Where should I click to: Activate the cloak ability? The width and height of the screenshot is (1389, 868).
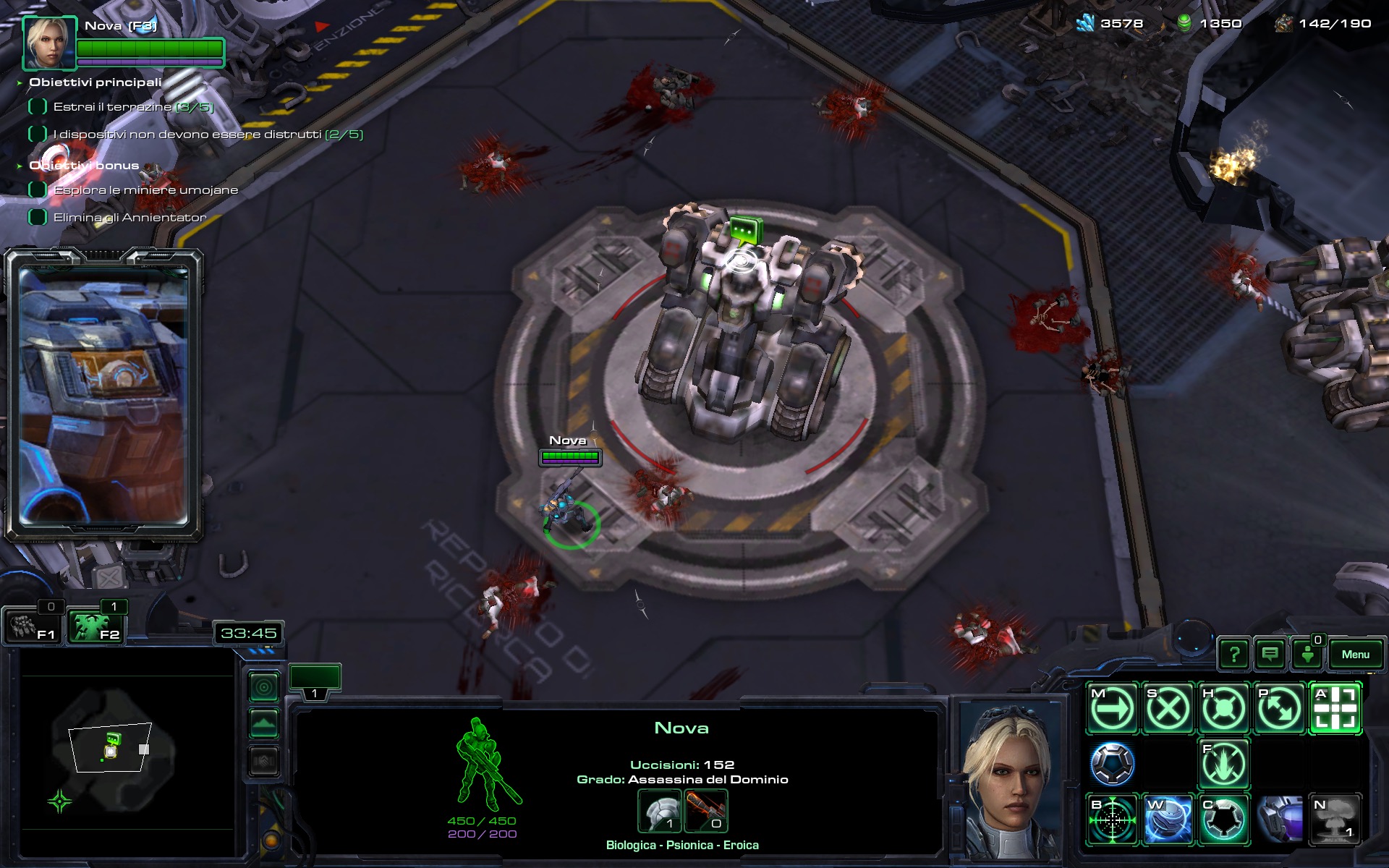(1223, 820)
